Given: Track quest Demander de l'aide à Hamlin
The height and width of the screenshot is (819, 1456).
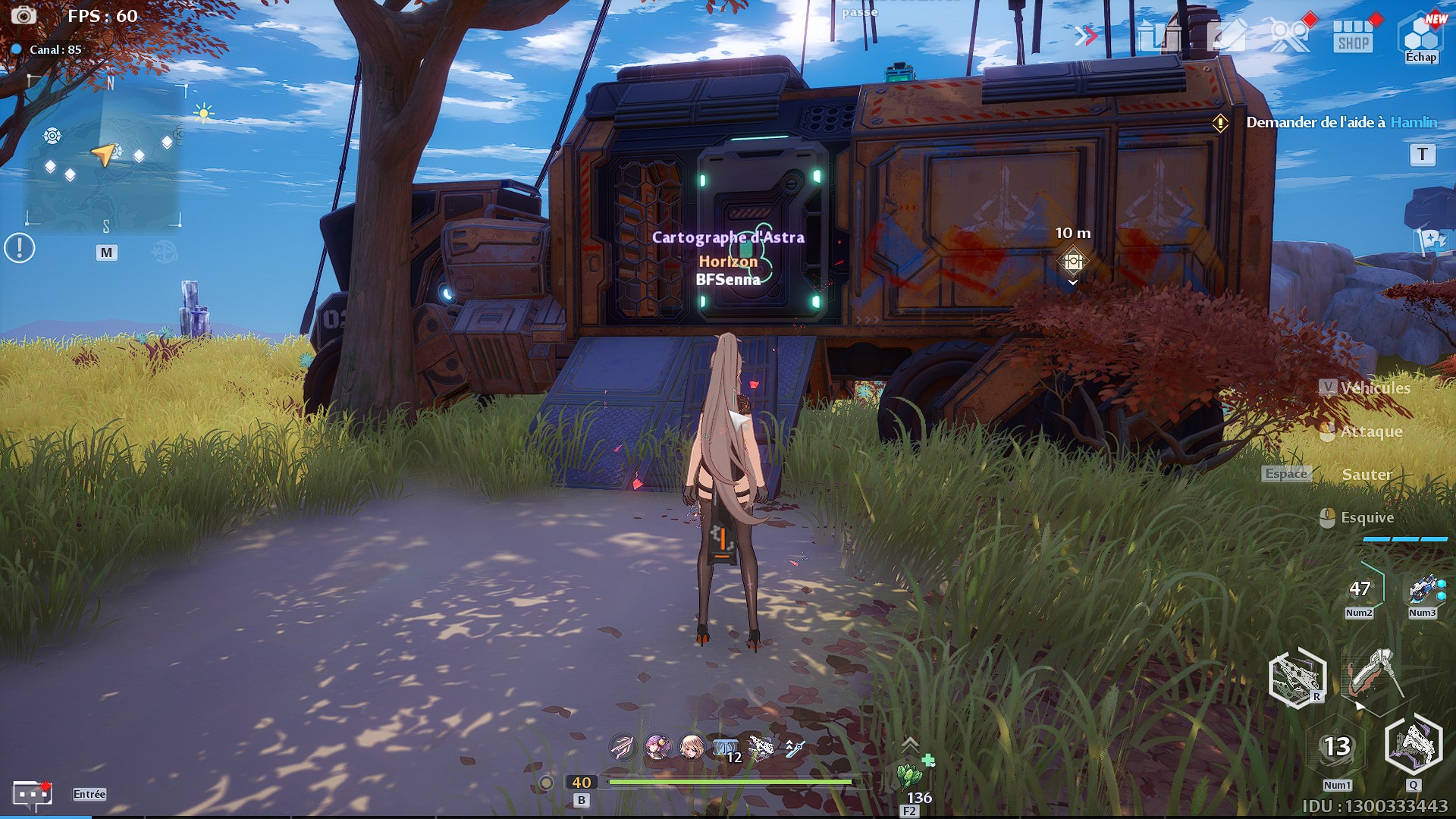Looking at the screenshot, I should click(x=1341, y=122).
